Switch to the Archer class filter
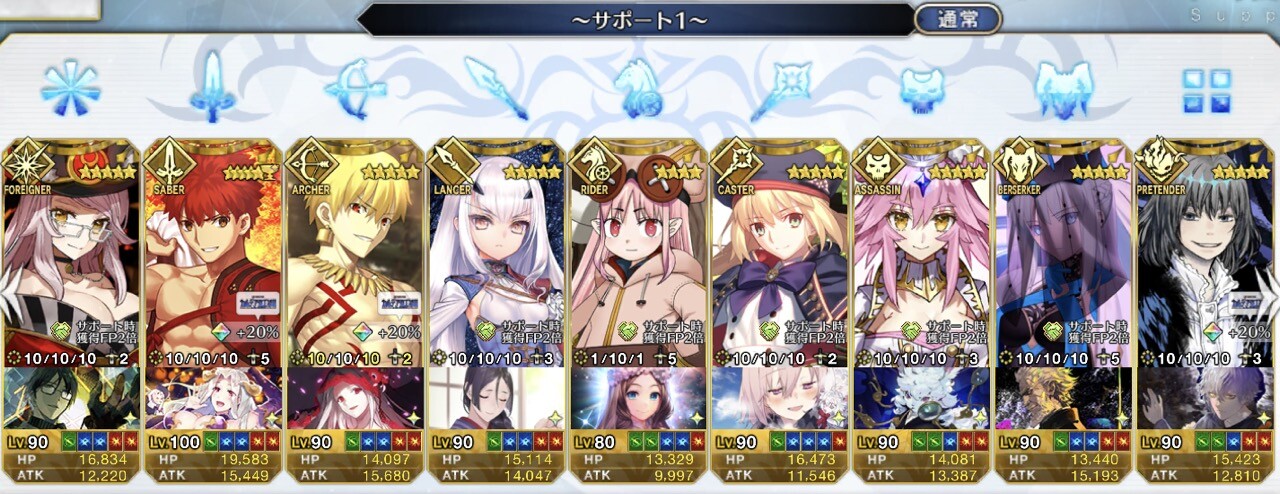The height and width of the screenshot is (494, 1280). pos(354,88)
